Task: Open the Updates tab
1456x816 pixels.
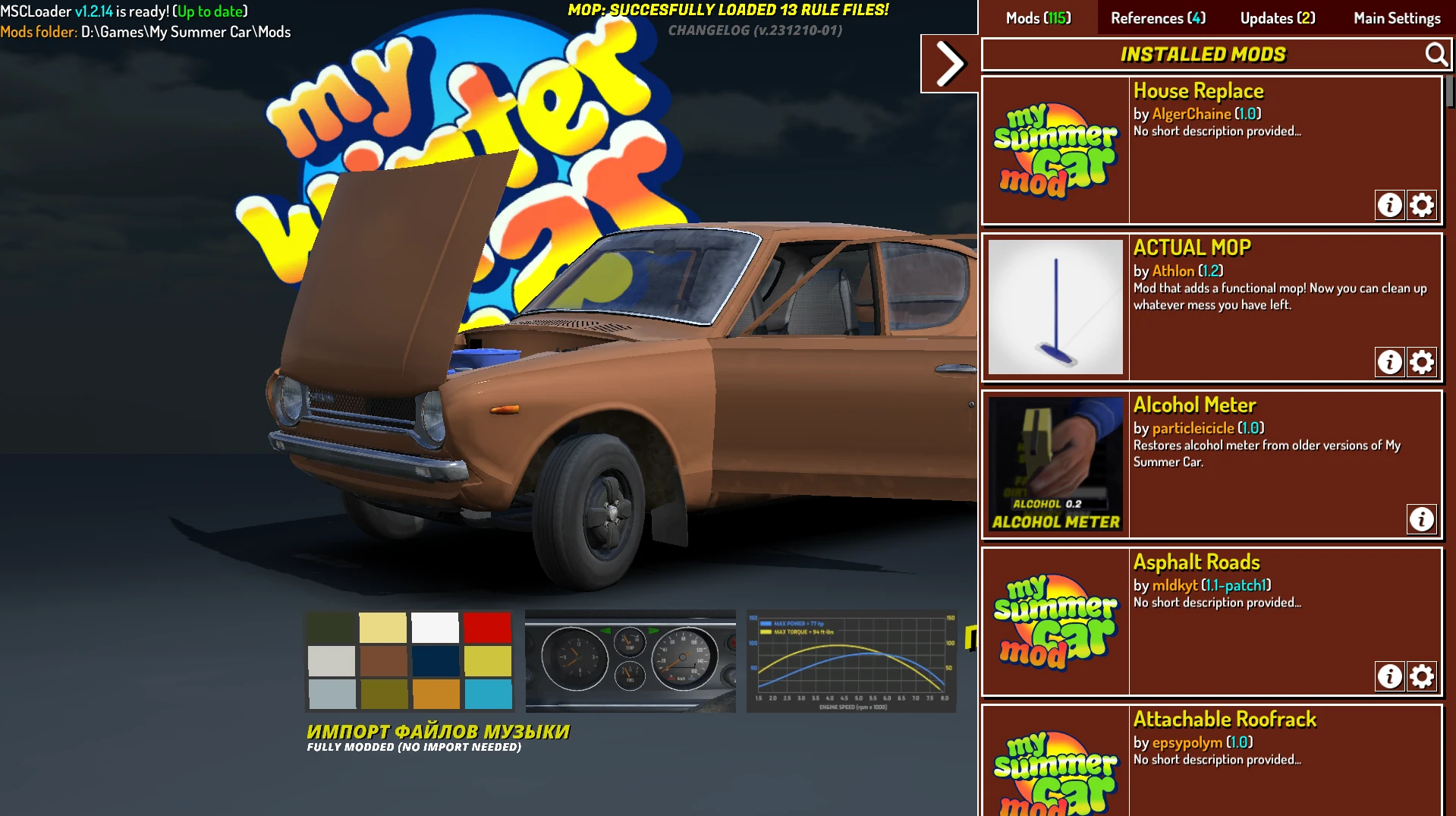Action: click(x=1276, y=17)
